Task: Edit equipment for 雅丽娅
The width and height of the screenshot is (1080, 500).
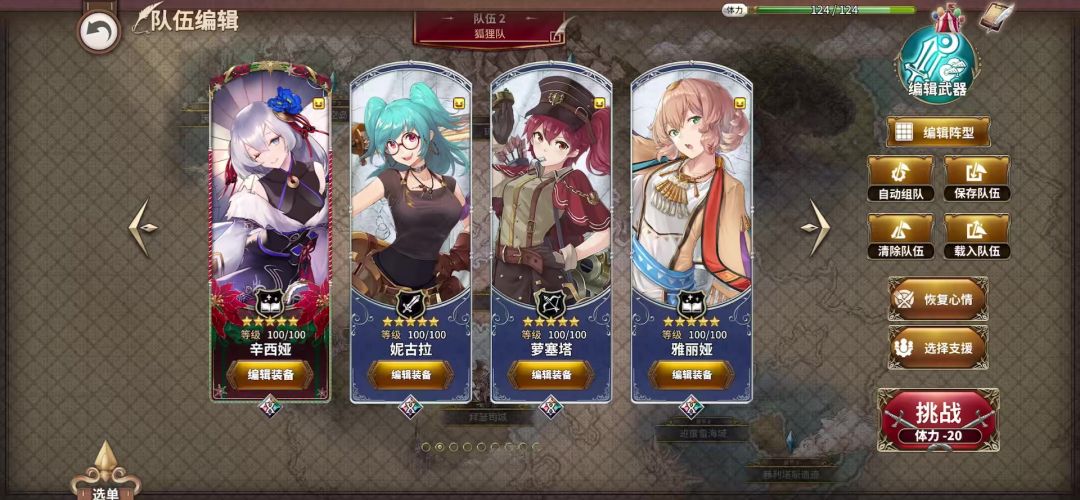Action: click(691, 375)
